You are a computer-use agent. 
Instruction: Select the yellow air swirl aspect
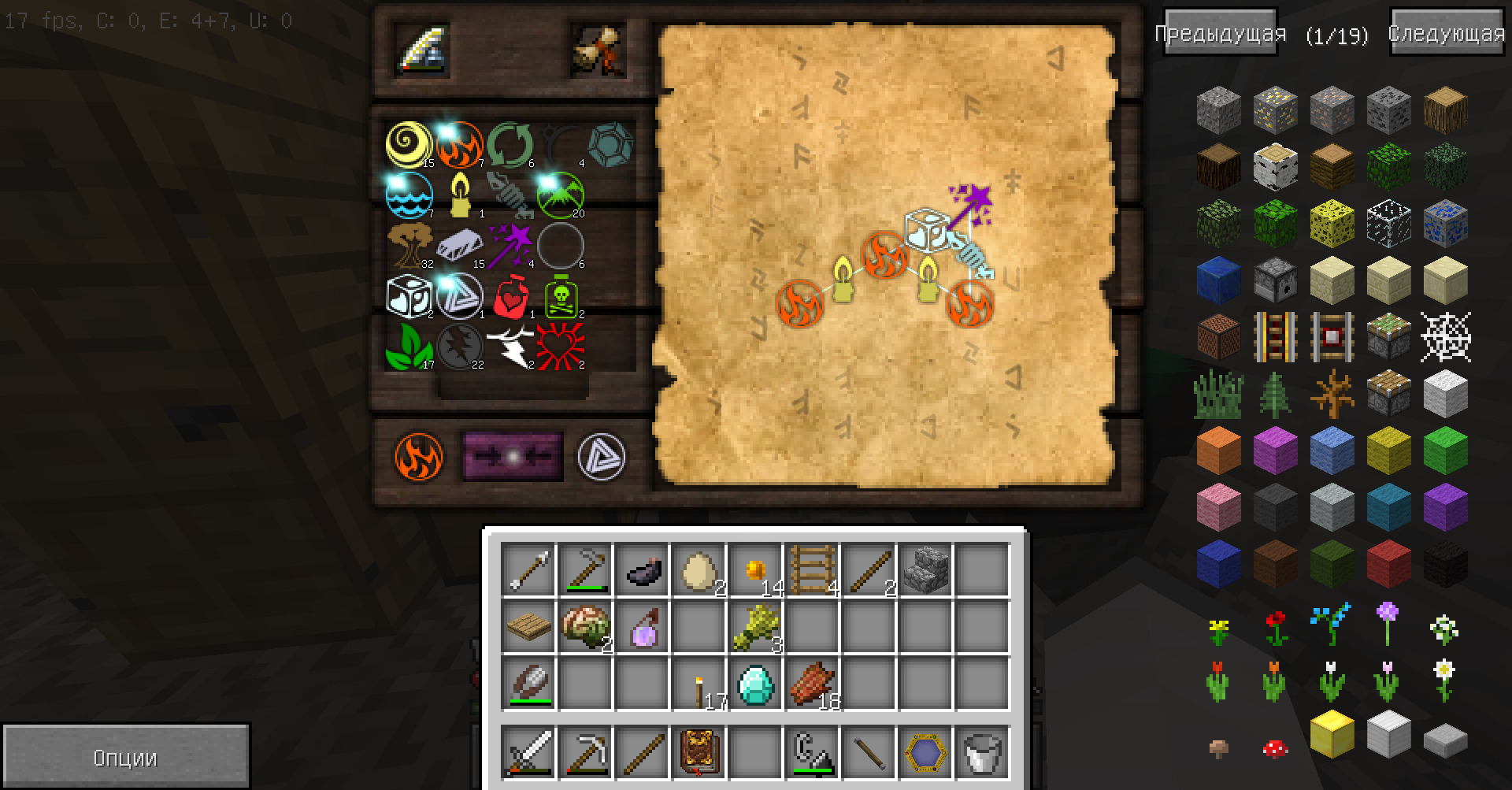[409, 144]
